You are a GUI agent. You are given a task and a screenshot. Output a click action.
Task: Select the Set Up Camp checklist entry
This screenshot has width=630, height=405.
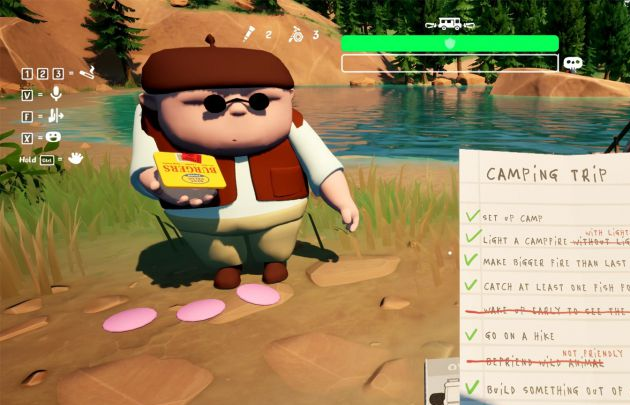(x=517, y=217)
